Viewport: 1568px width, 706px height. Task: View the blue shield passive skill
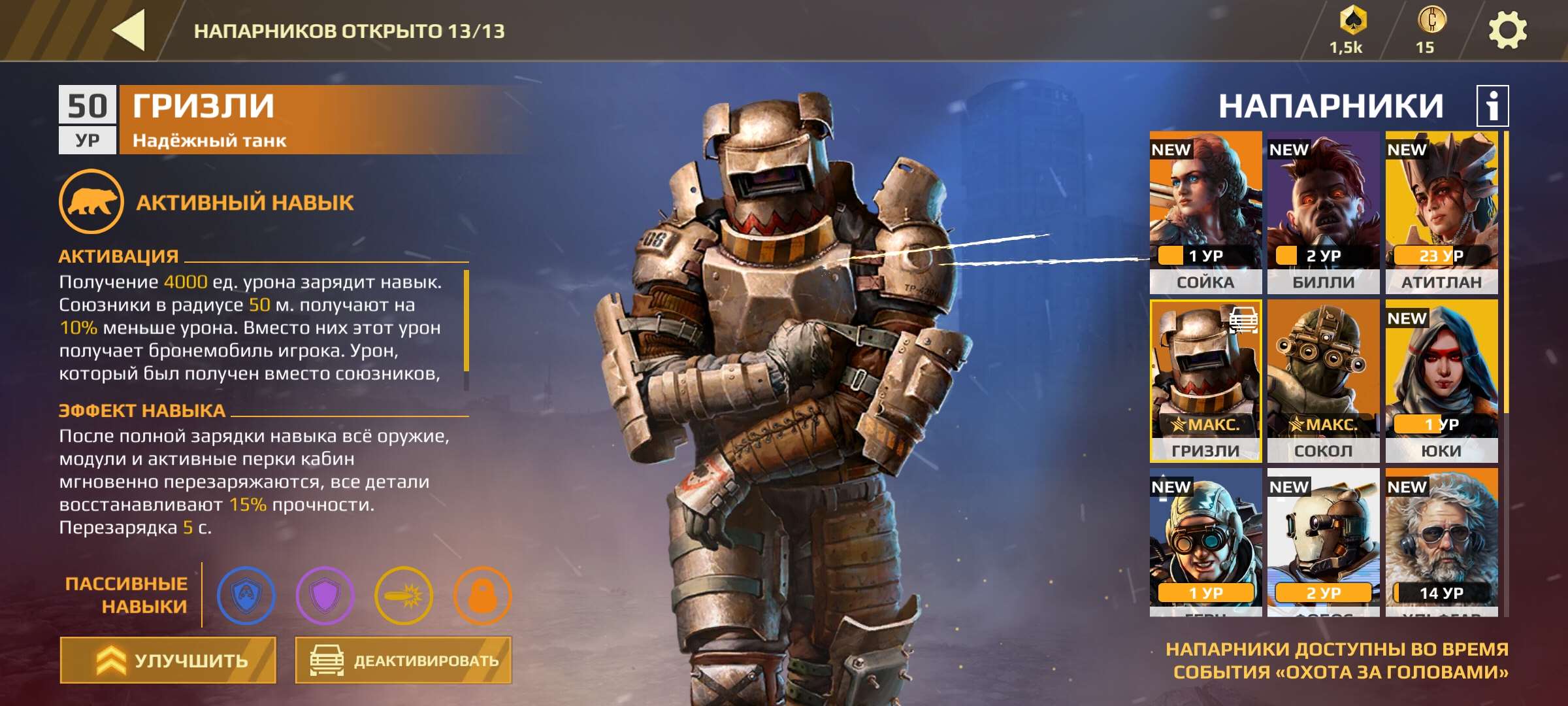tap(246, 596)
